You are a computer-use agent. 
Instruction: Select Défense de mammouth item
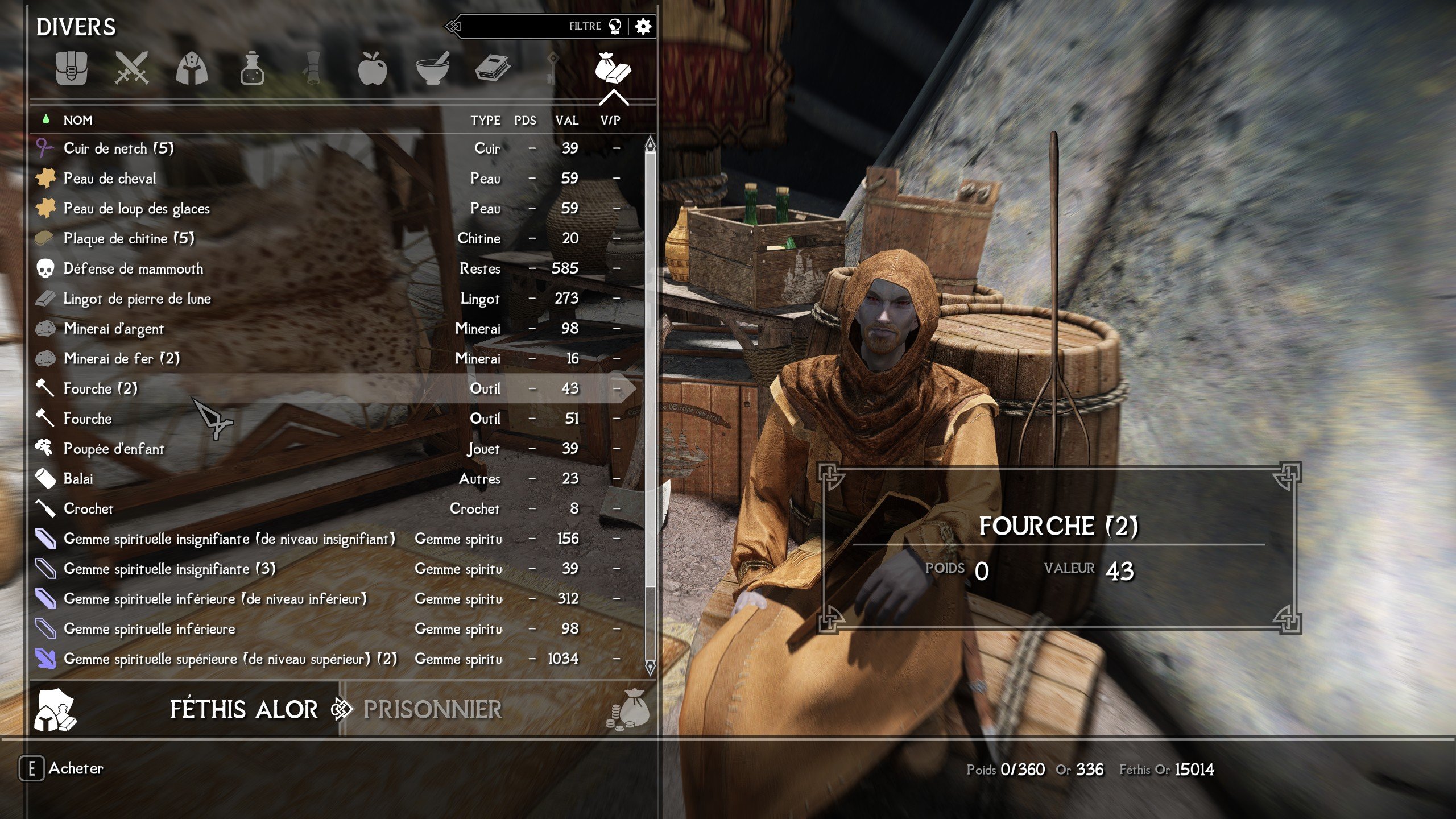(133, 268)
